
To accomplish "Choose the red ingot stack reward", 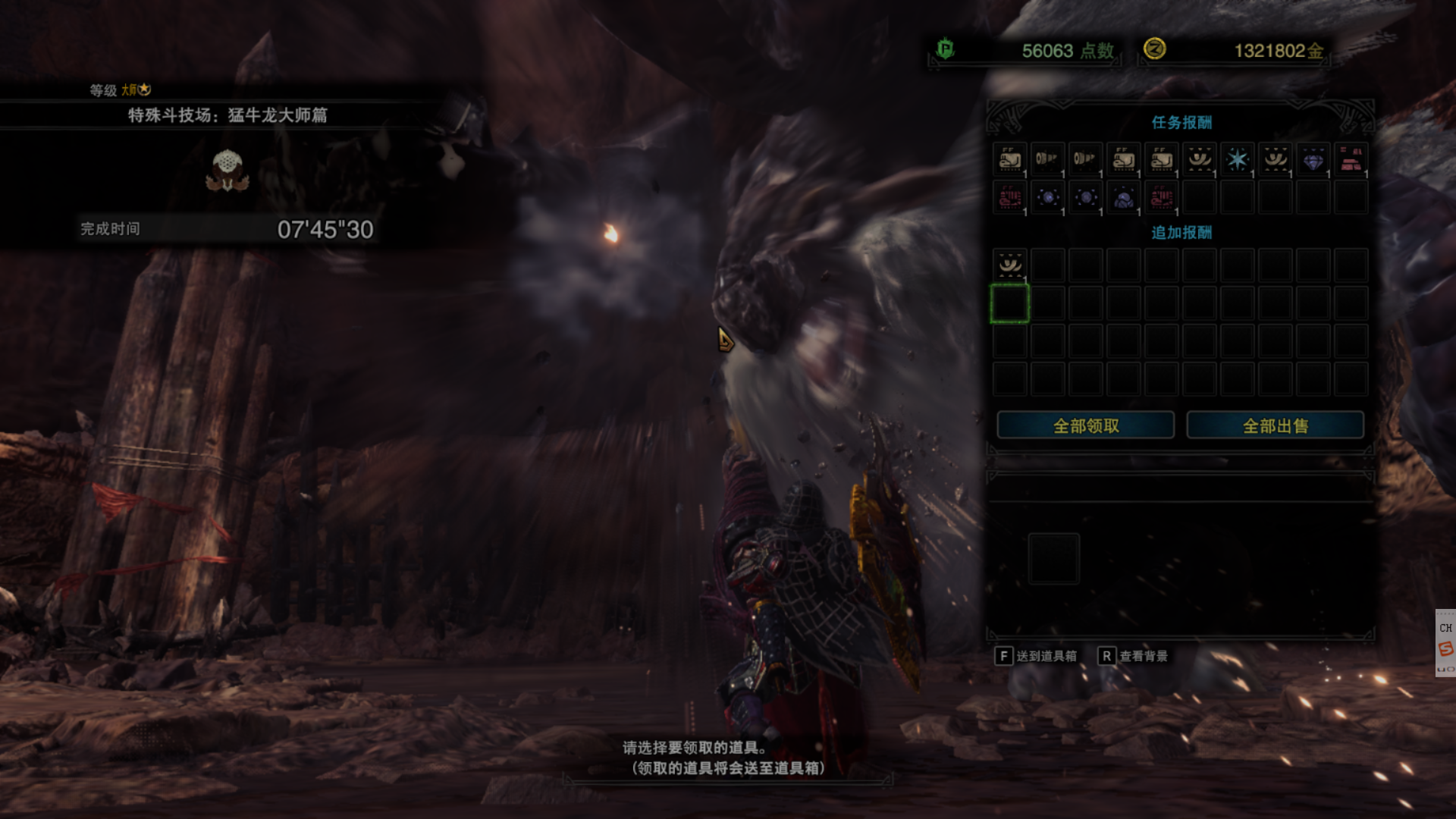I will point(1351,159).
